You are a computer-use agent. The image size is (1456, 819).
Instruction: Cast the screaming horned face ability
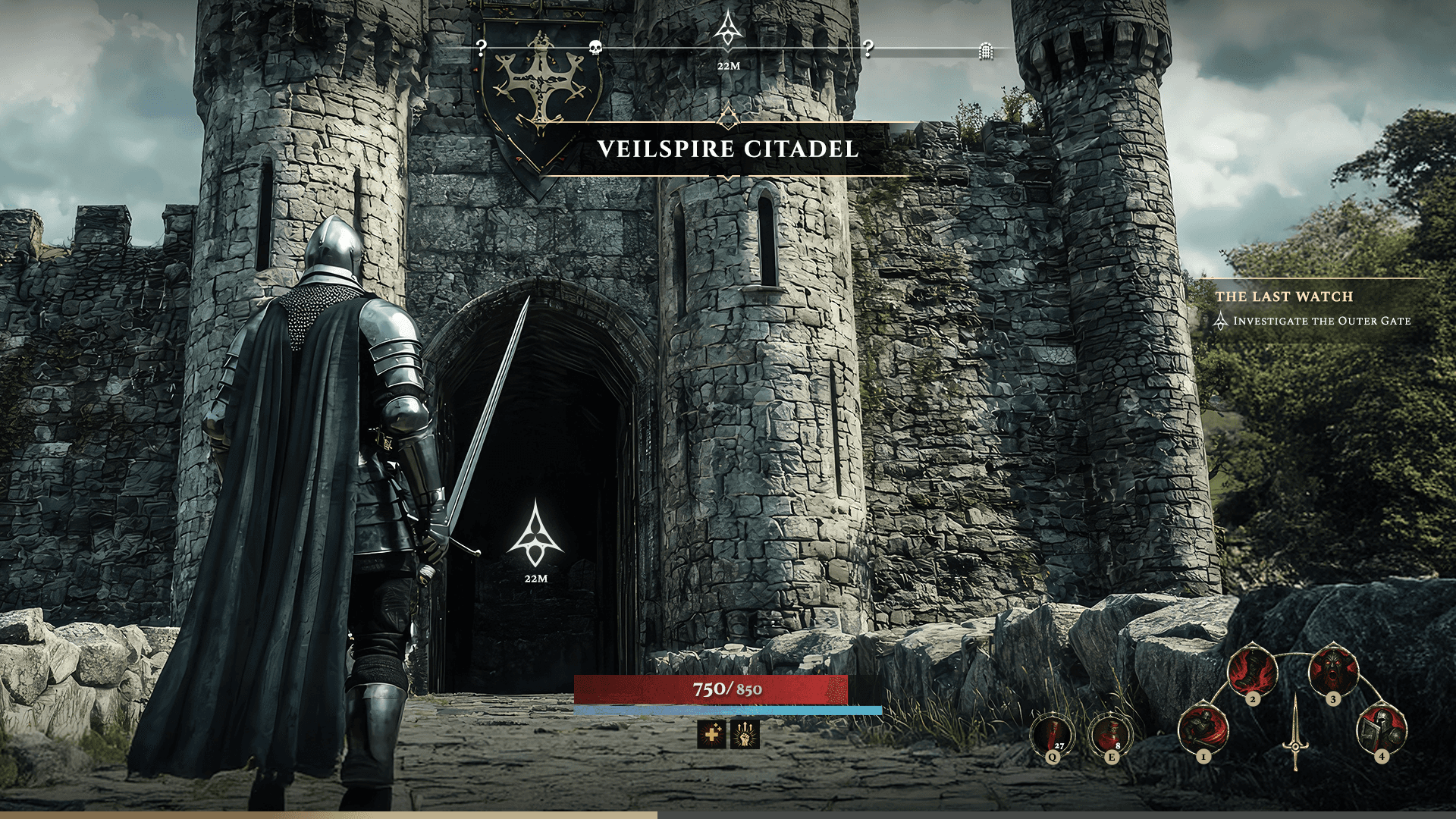coord(1333,670)
